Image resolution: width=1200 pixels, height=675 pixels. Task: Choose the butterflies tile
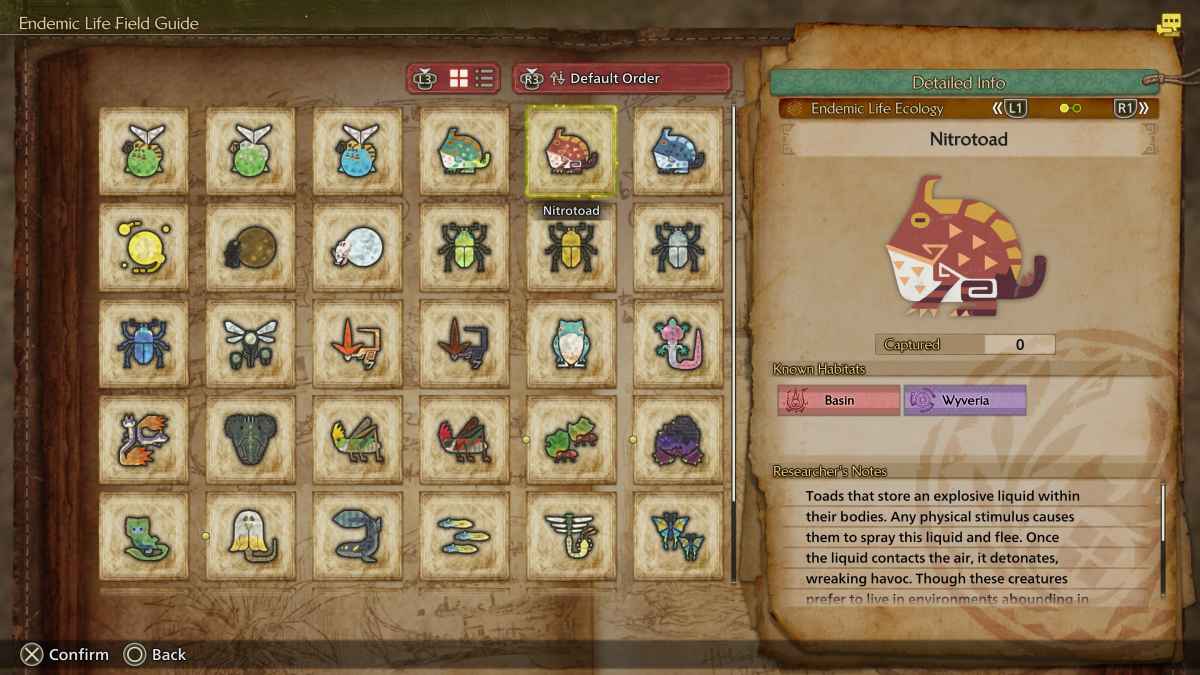[678, 534]
